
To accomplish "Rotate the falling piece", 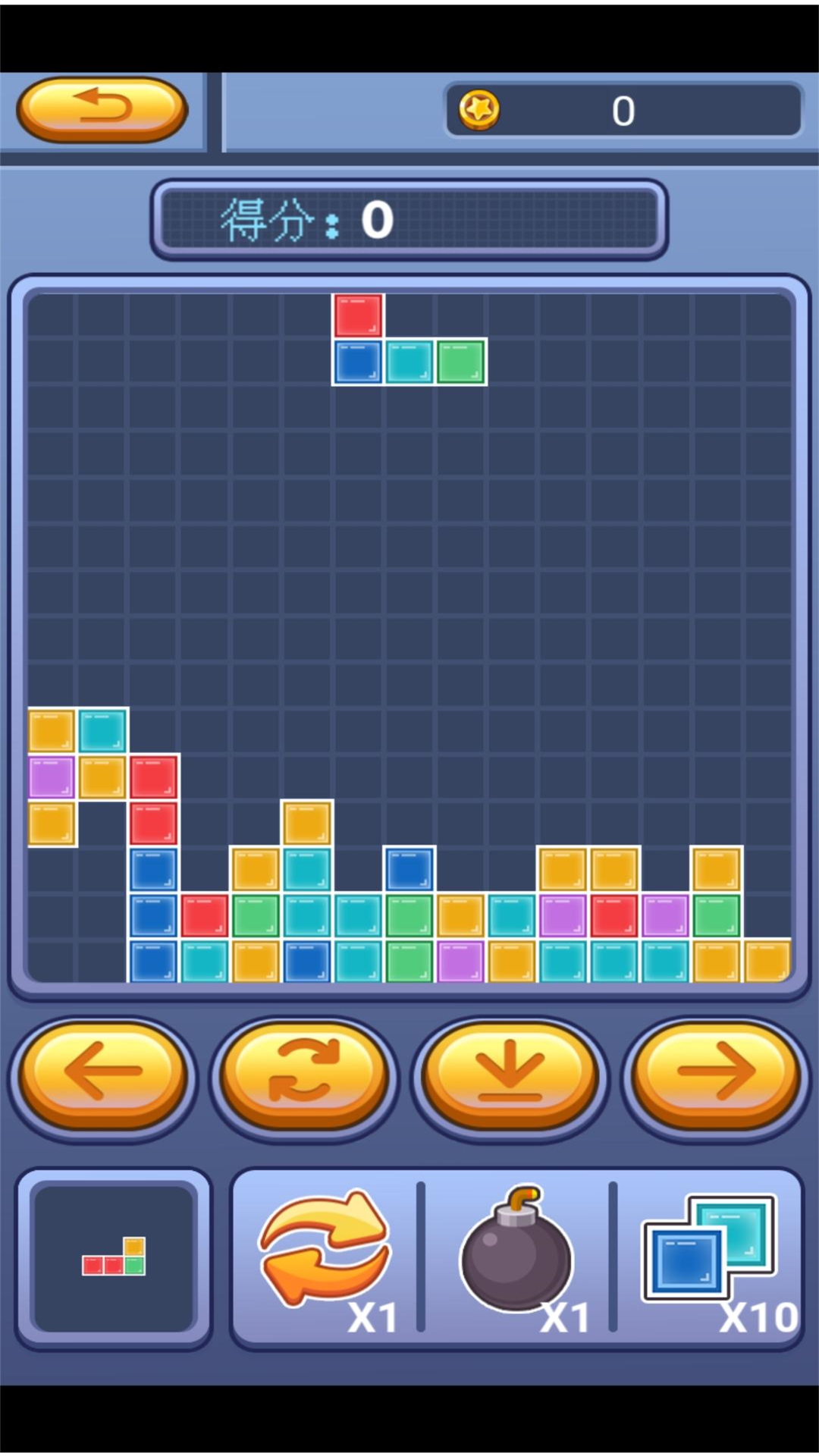I will 305,1075.
